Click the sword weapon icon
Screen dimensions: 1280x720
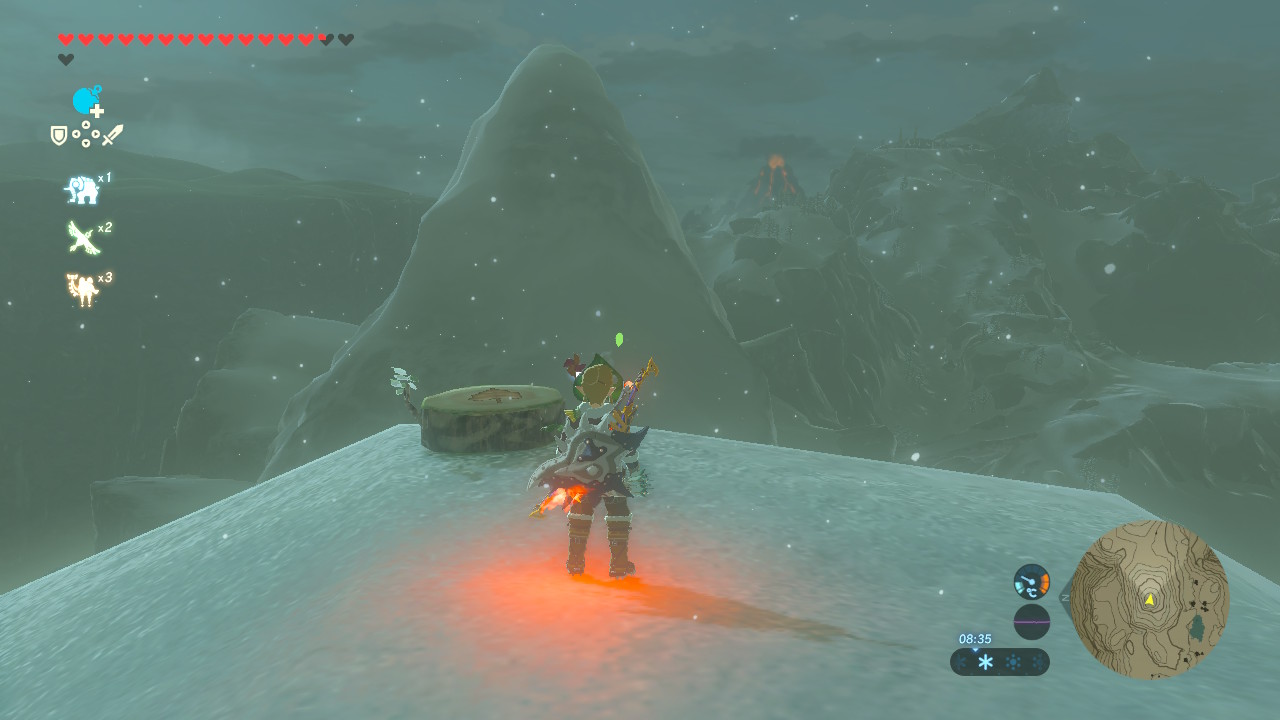(112, 135)
